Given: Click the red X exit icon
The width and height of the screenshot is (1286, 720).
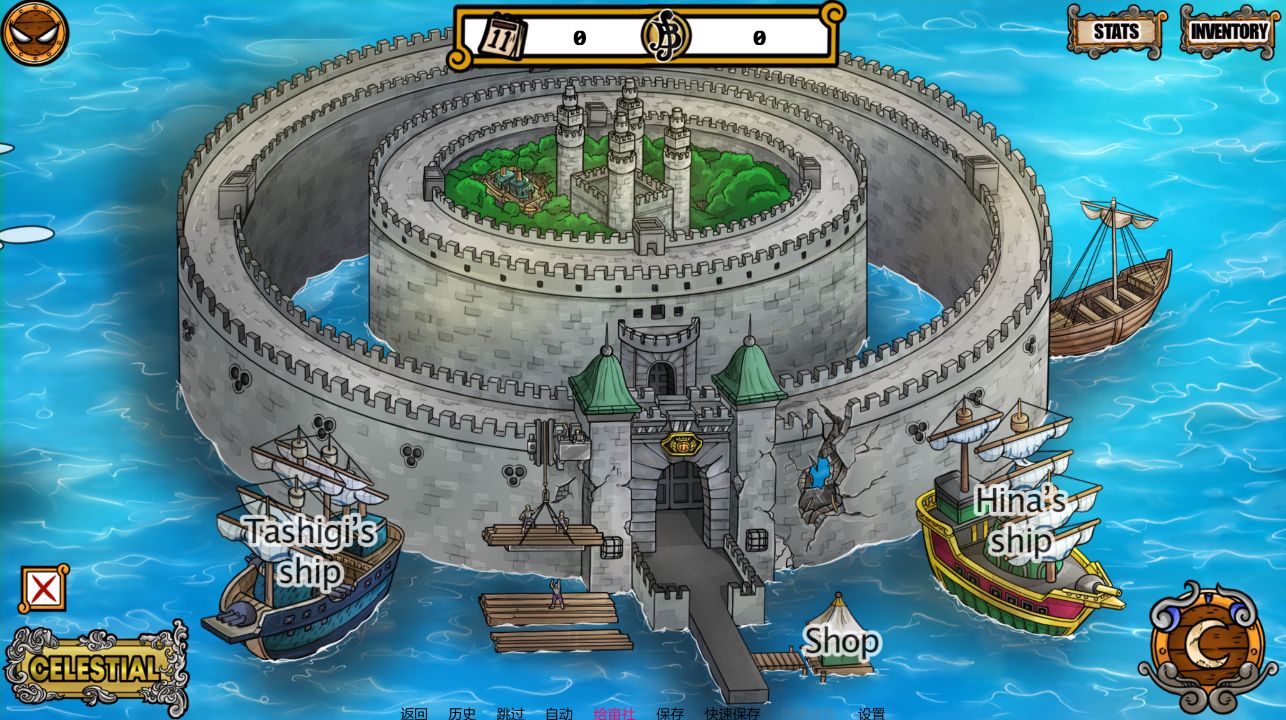Looking at the screenshot, I should (44, 590).
